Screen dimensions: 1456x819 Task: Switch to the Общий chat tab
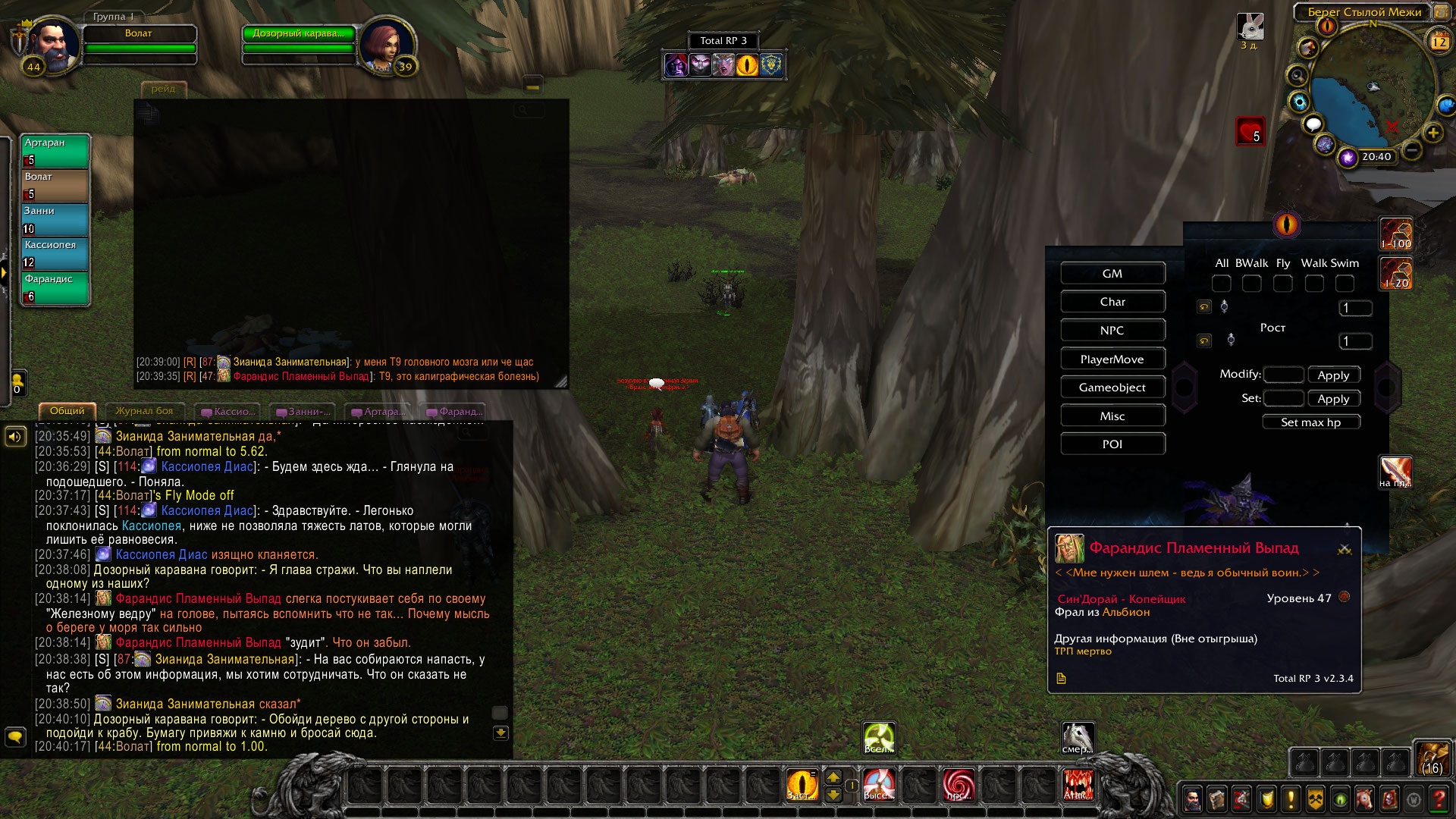coord(67,411)
